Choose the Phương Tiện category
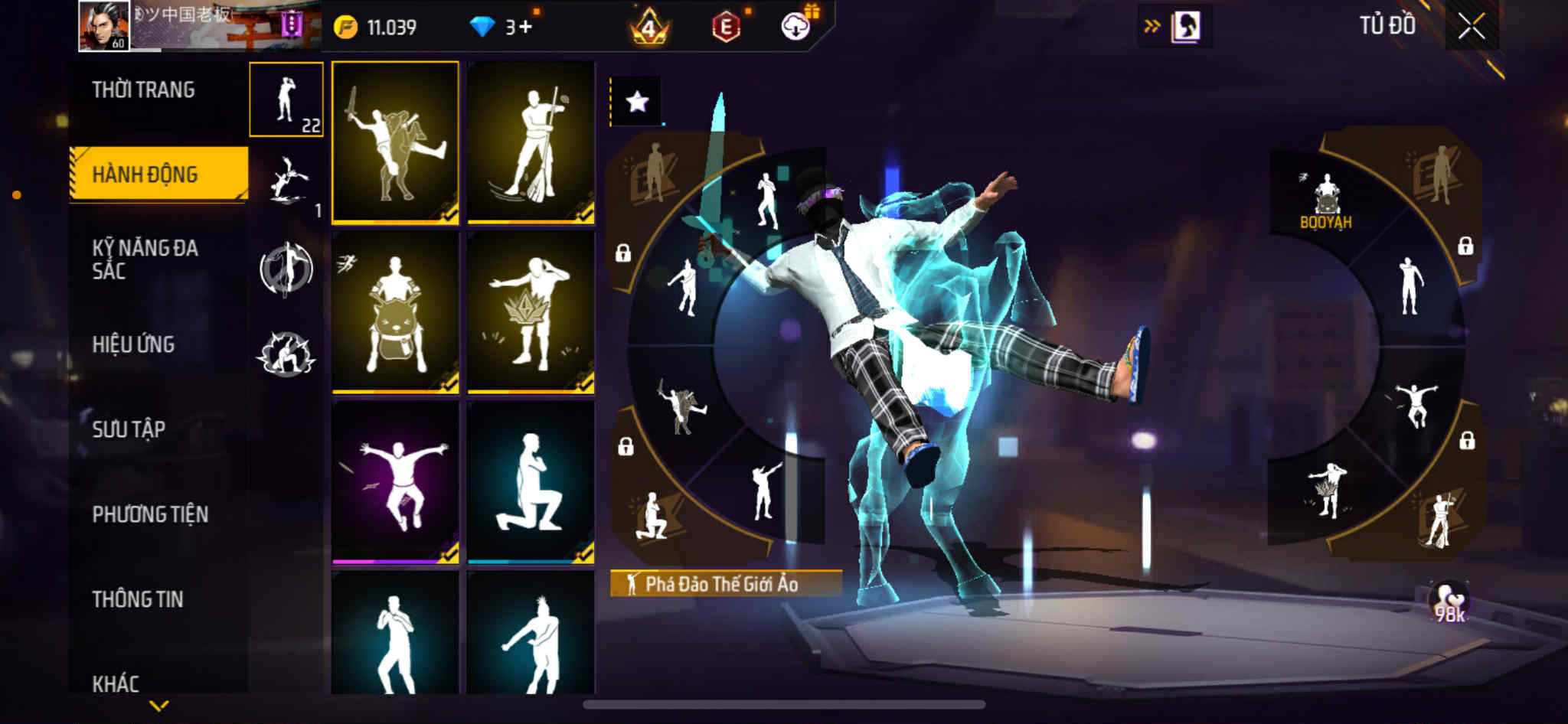 [x=150, y=514]
